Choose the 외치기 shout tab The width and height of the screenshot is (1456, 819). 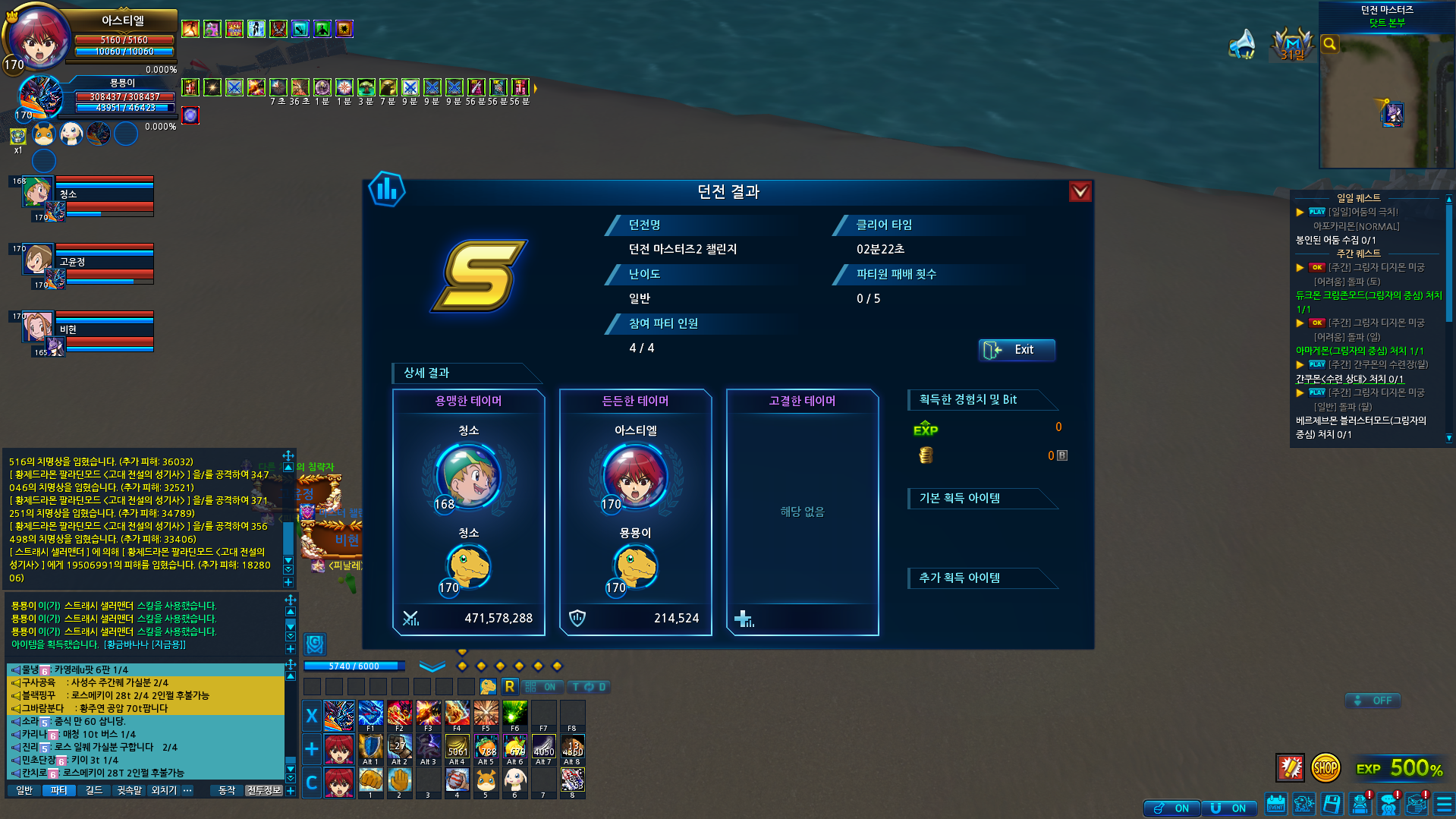(163, 791)
